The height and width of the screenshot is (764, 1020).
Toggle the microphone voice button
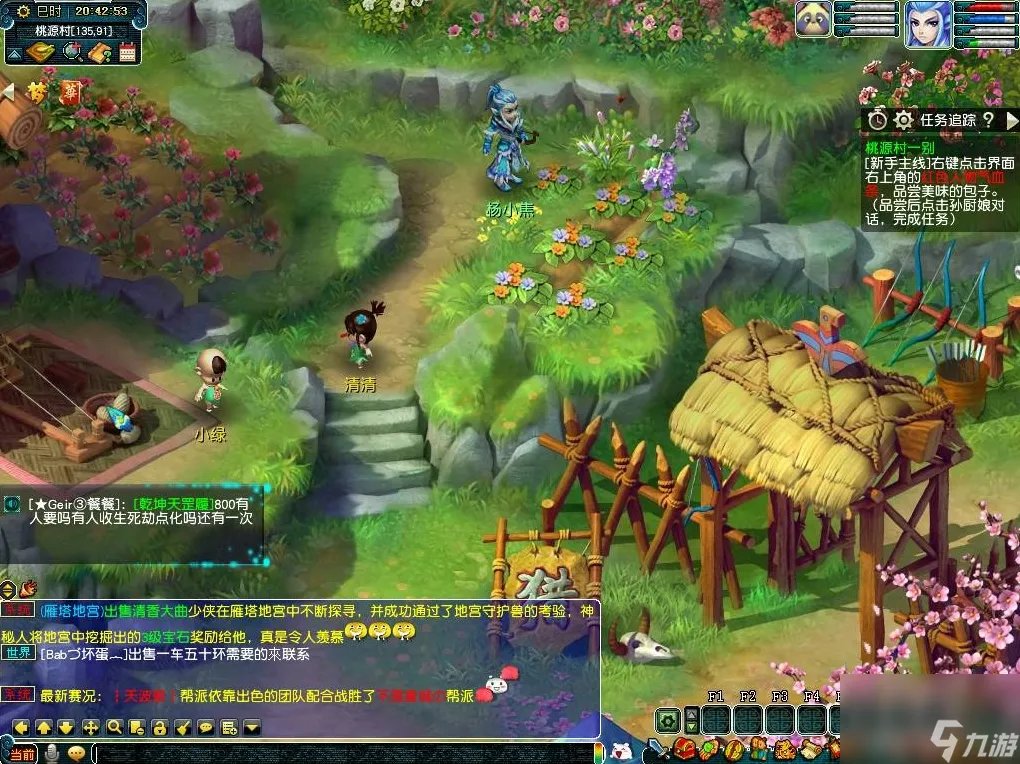(x=50, y=753)
